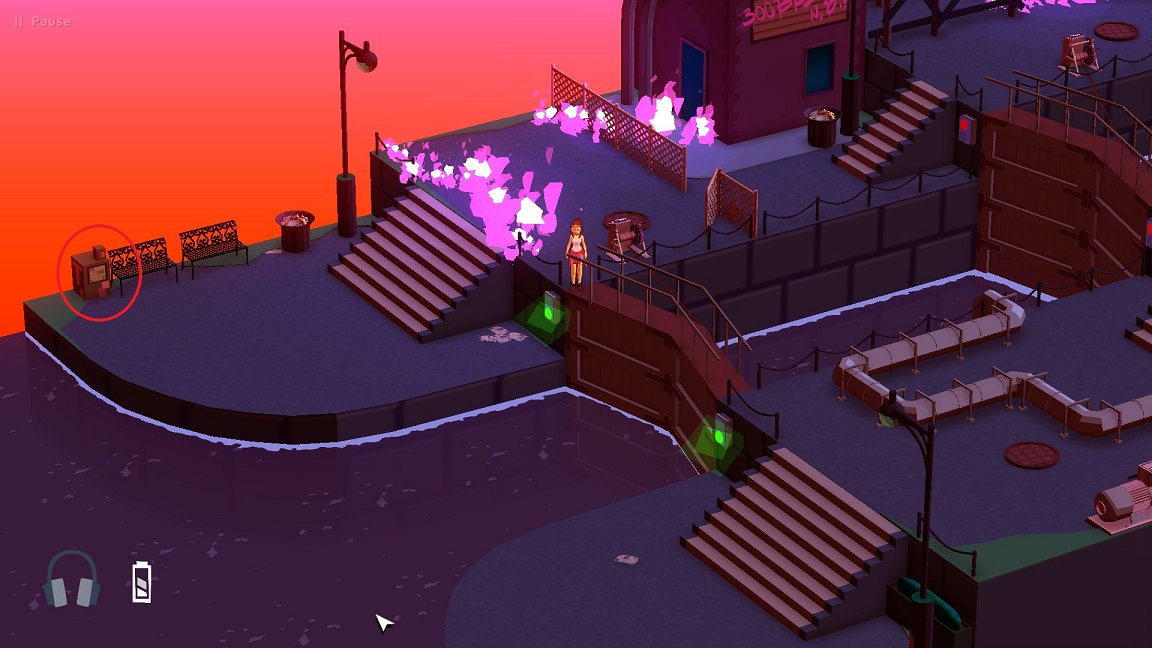Click the battery icon
This screenshot has width=1152, height=648.
click(142, 582)
